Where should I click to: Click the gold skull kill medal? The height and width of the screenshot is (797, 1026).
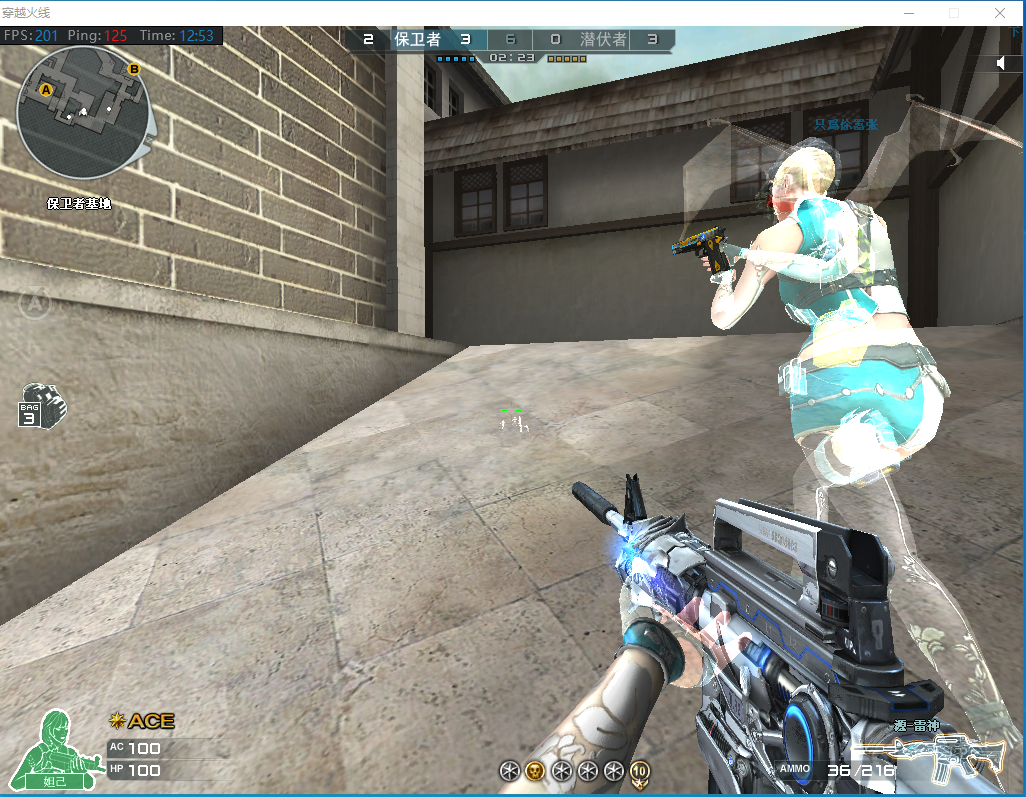point(535,770)
